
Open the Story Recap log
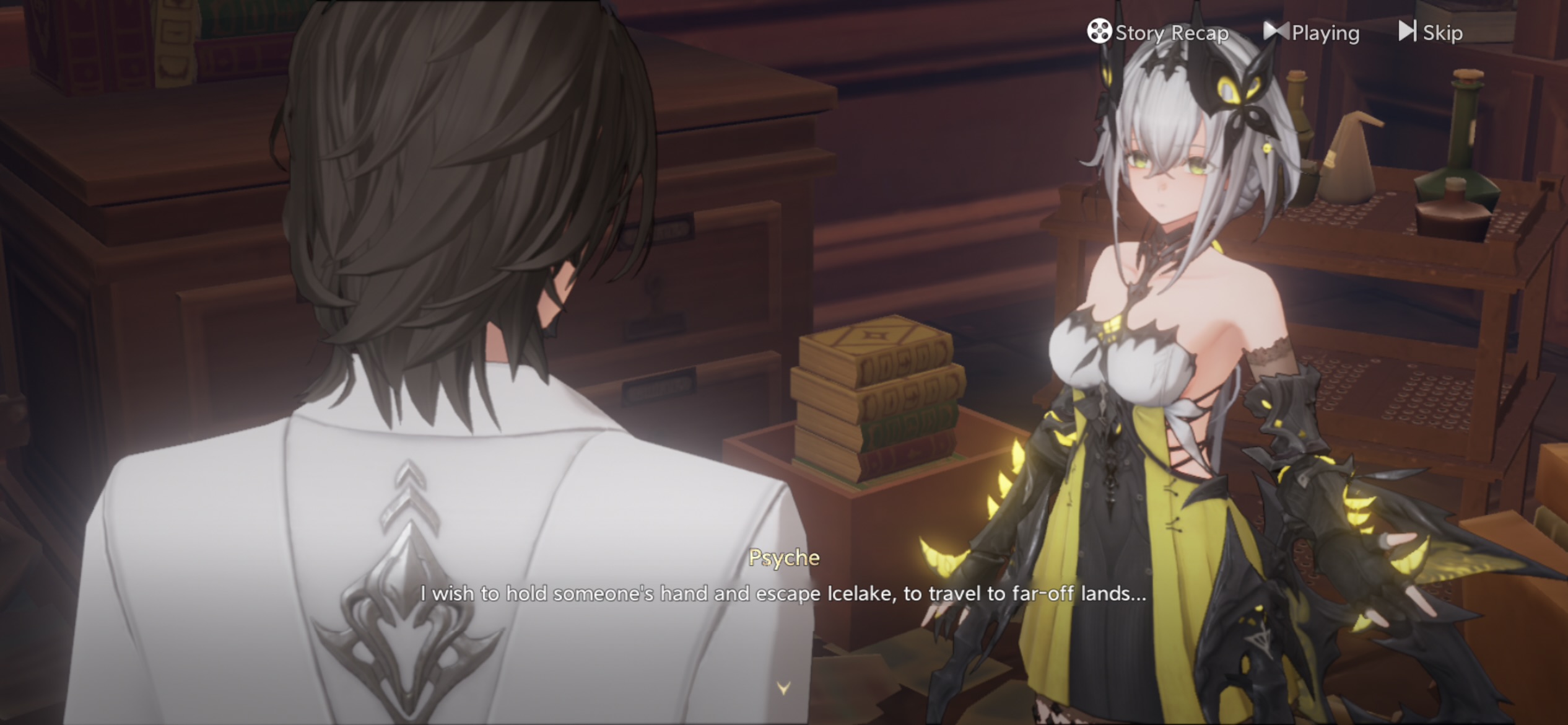pyautogui.click(x=1157, y=32)
